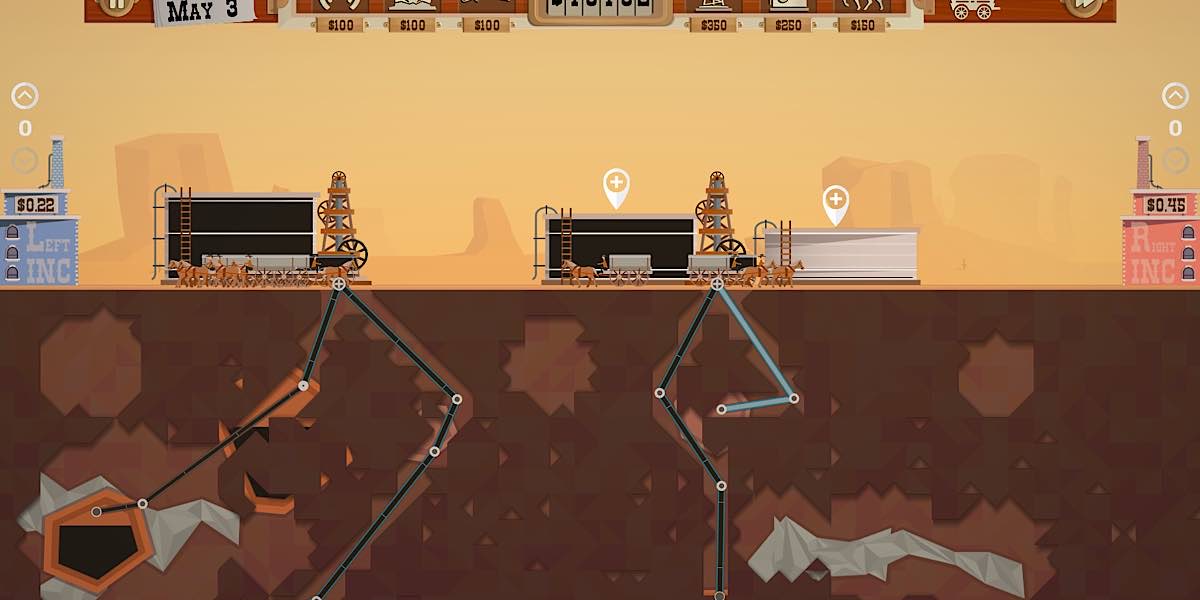
Task: Raise the Right Inc price arrow
Action: 1175,97
